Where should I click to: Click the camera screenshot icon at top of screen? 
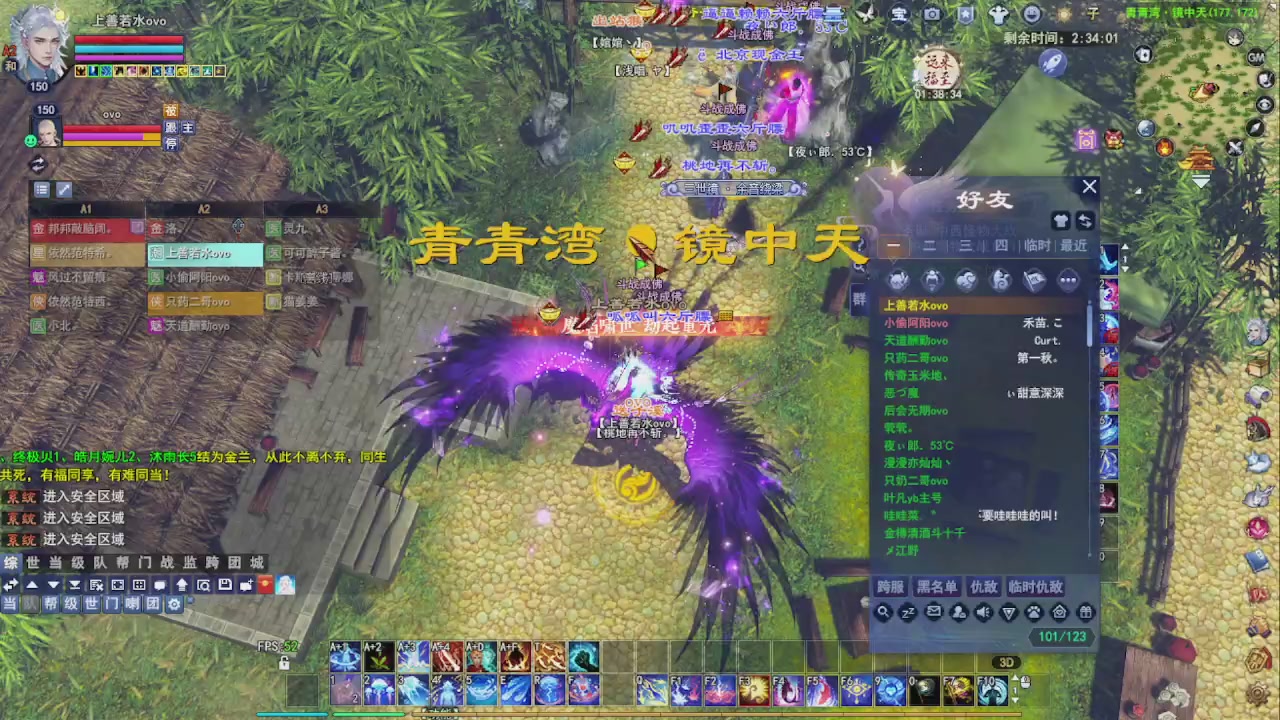(933, 14)
